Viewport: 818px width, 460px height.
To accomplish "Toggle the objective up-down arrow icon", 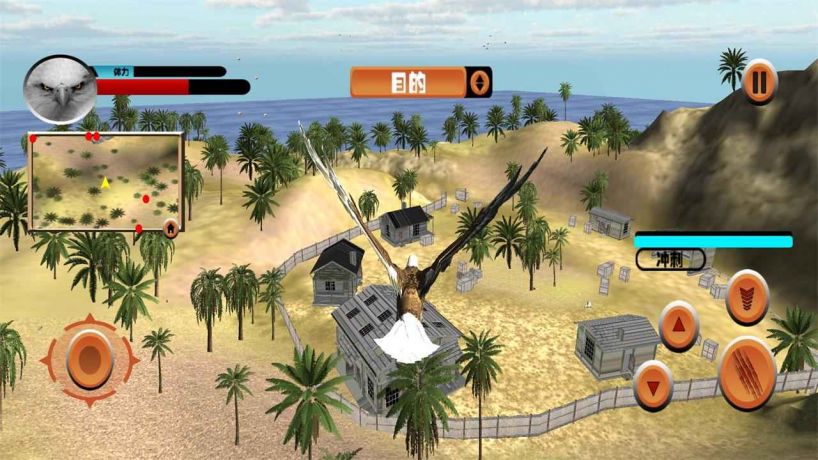I will pos(479,82).
